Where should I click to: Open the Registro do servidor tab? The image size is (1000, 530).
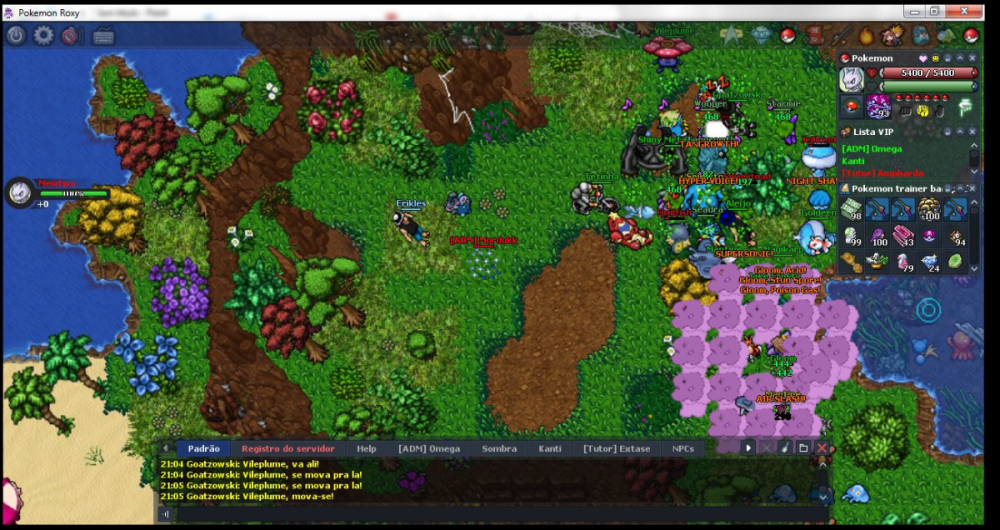[x=287, y=449]
